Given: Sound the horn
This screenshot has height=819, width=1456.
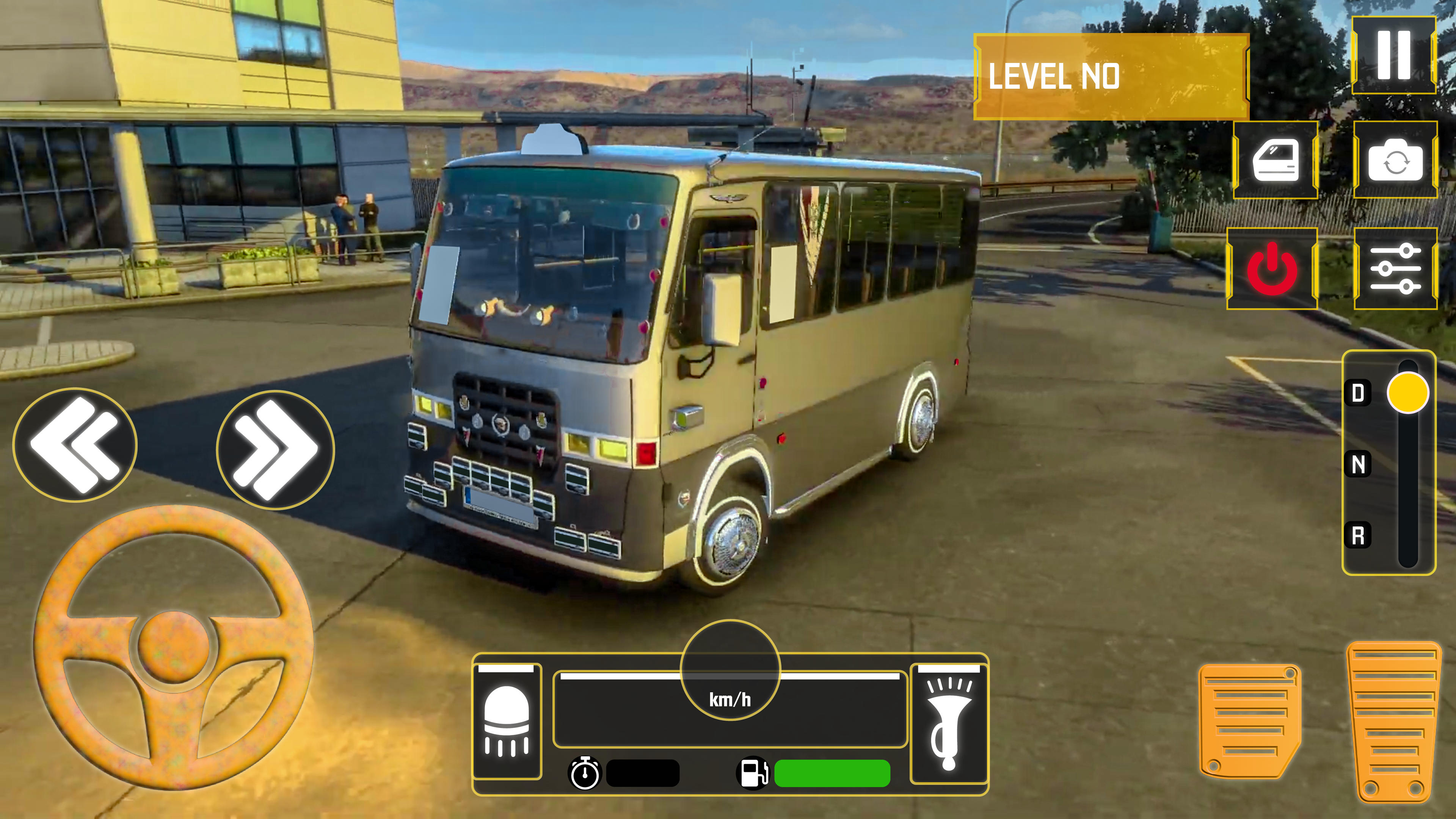Looking at the screenshot, I should 949,723.
